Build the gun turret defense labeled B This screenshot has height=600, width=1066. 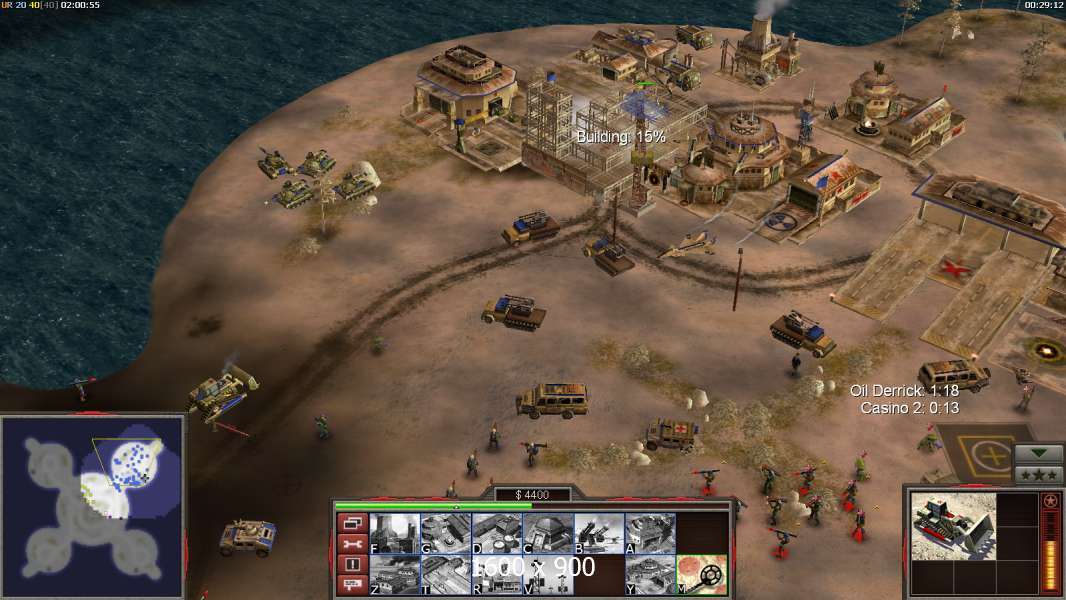[x=599, y=533]
